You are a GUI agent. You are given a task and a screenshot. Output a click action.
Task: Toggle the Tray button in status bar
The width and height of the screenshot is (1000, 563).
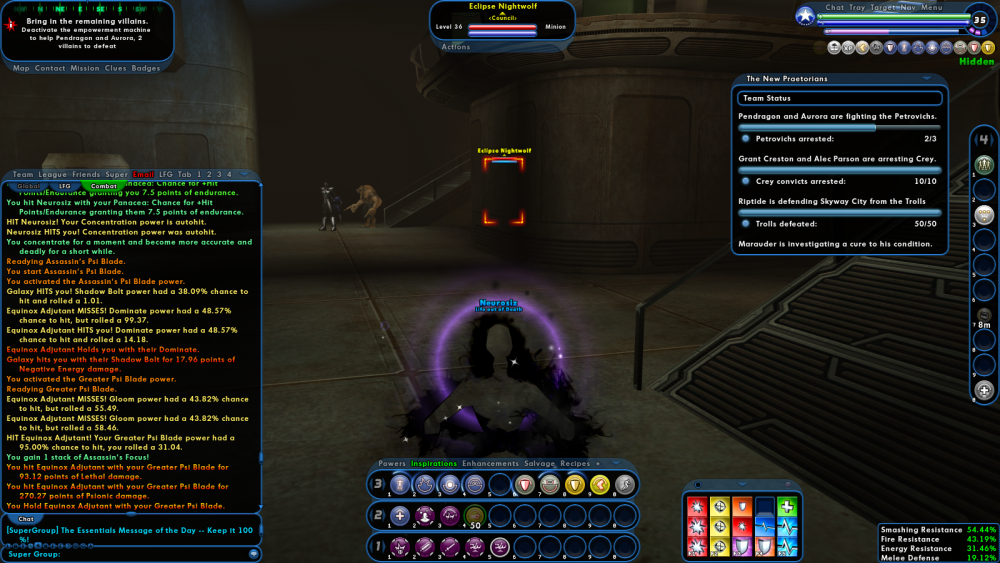(858, 7)
